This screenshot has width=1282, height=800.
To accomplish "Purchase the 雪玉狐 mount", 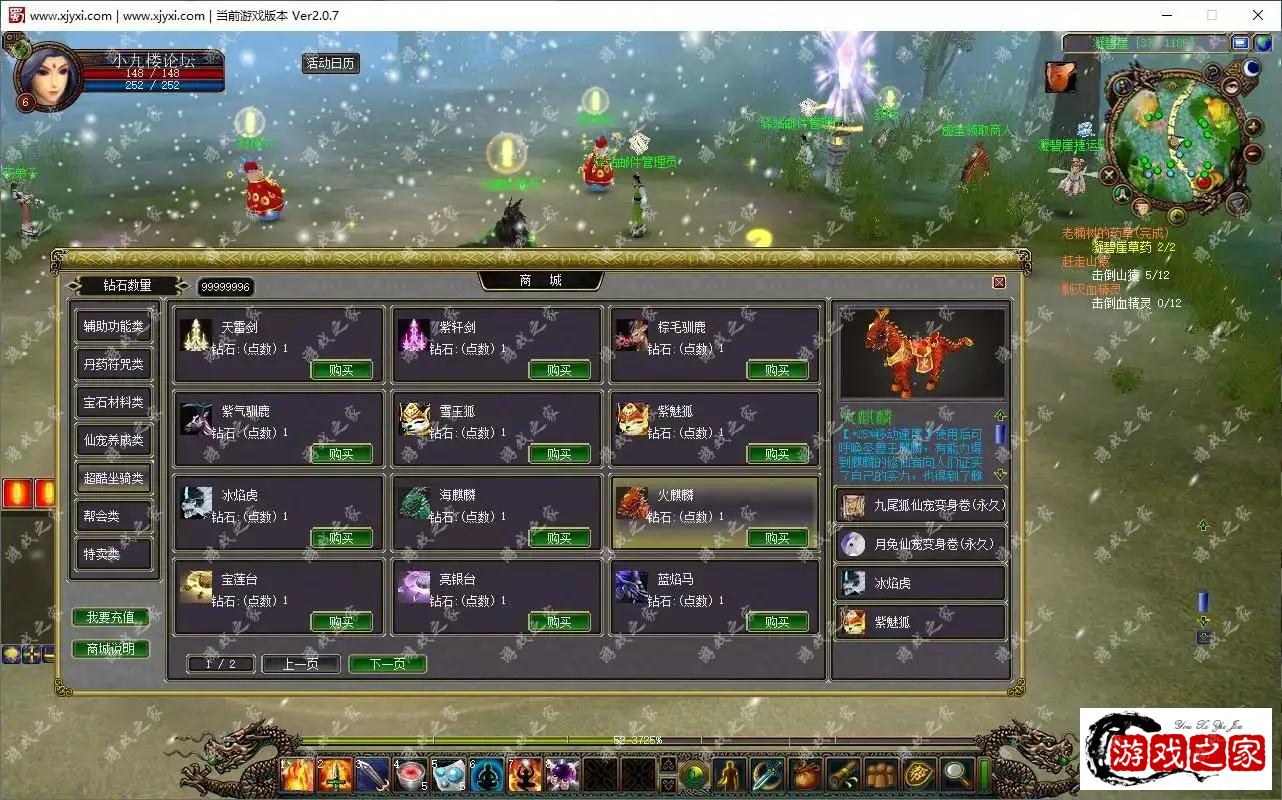I will coord(559,454).
